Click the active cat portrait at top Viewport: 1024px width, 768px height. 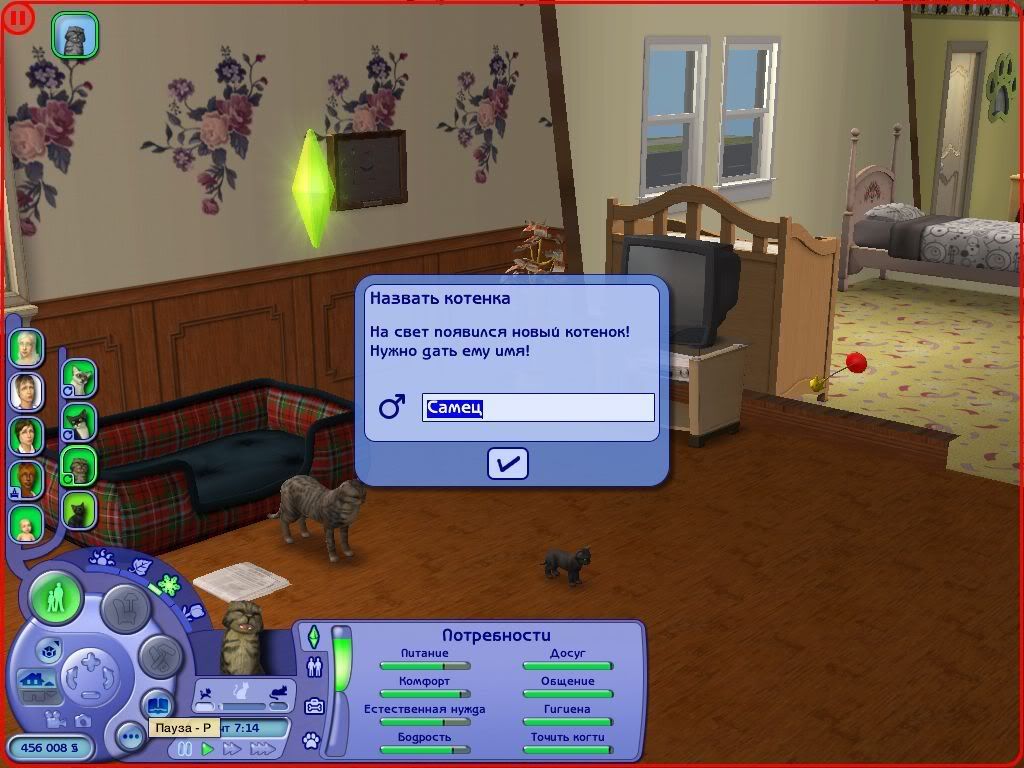(75, 35)
